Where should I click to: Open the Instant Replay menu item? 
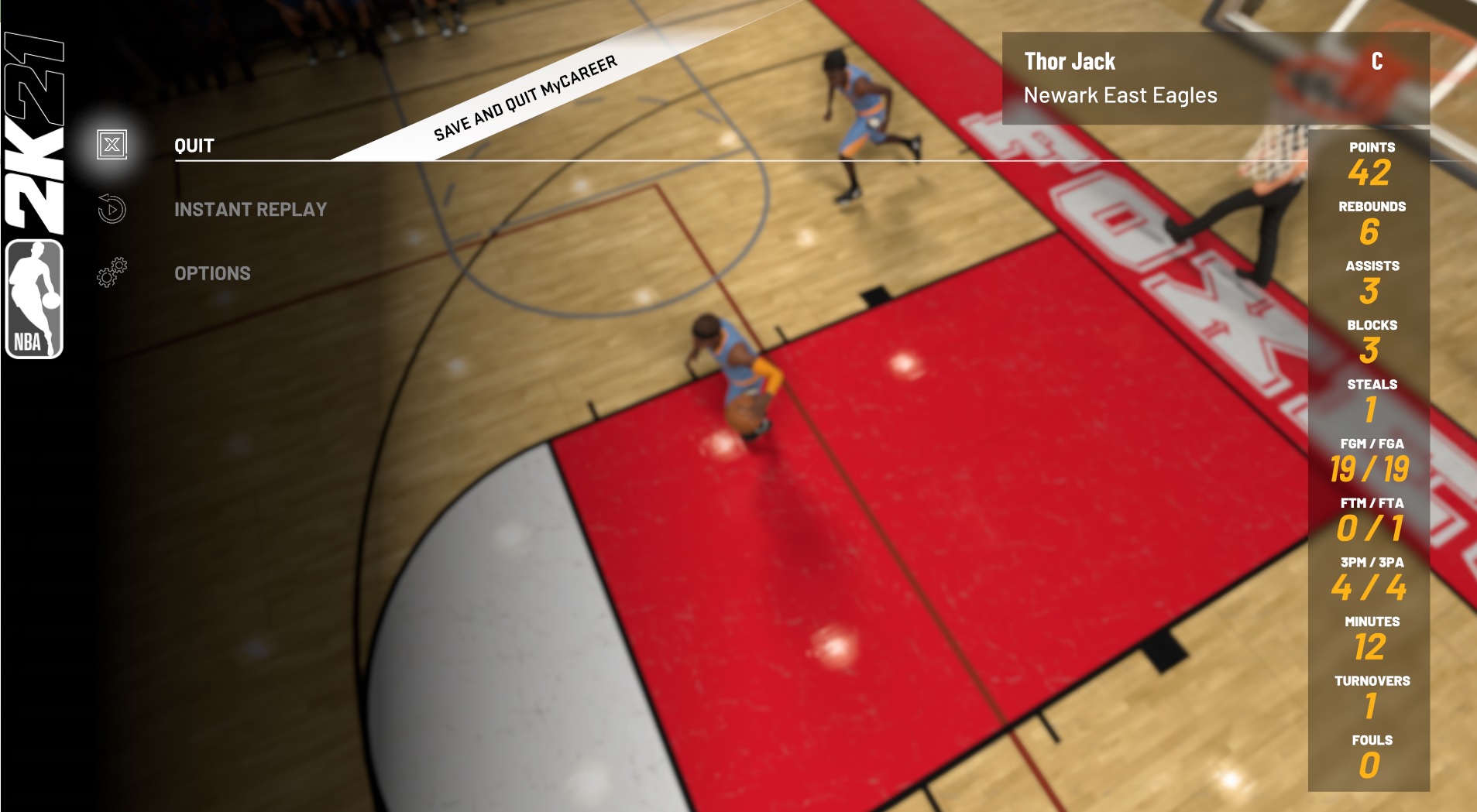click(x=252, y=208)
